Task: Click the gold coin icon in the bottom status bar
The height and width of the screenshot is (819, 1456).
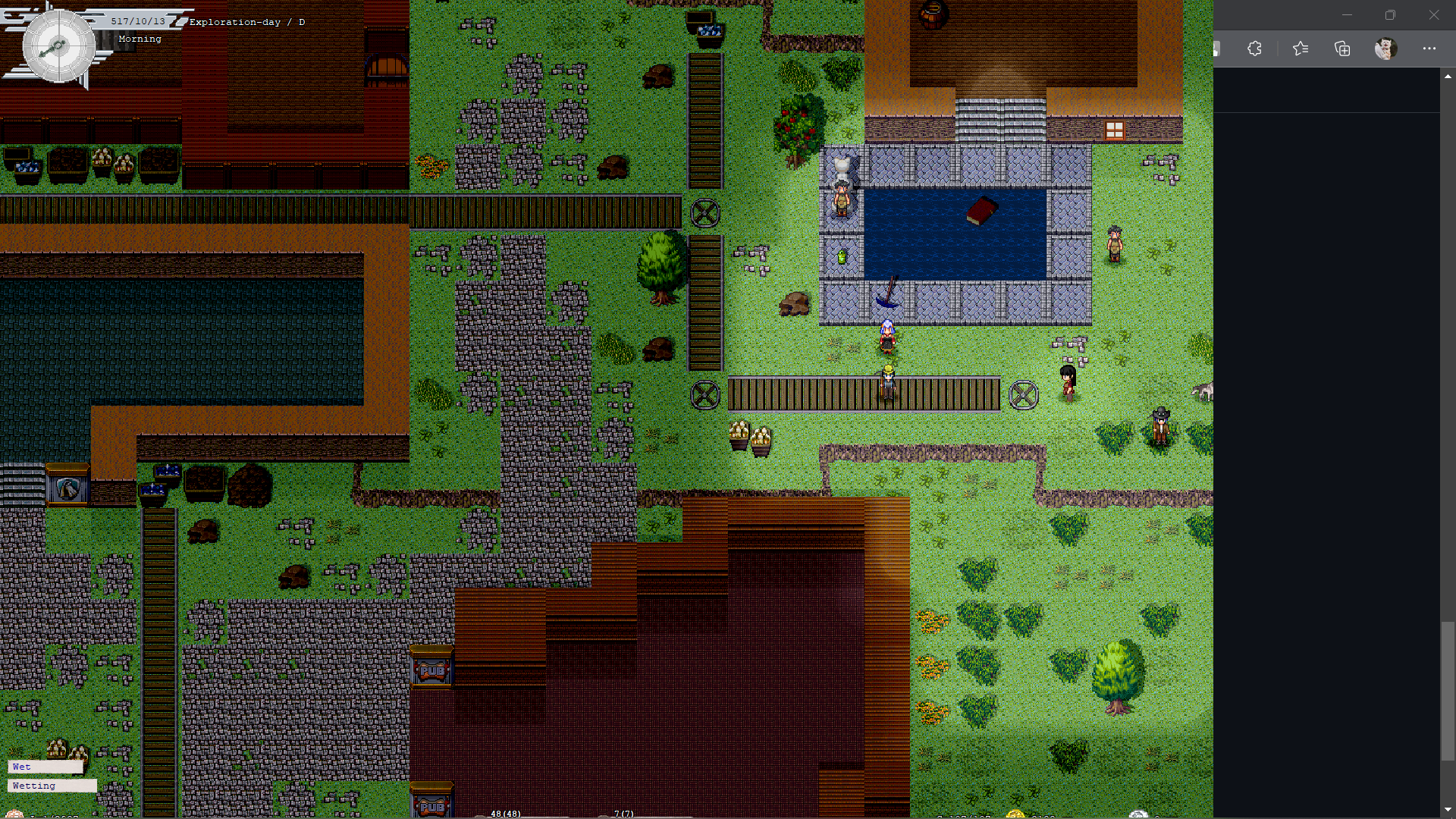Action: pos(1016,814)
